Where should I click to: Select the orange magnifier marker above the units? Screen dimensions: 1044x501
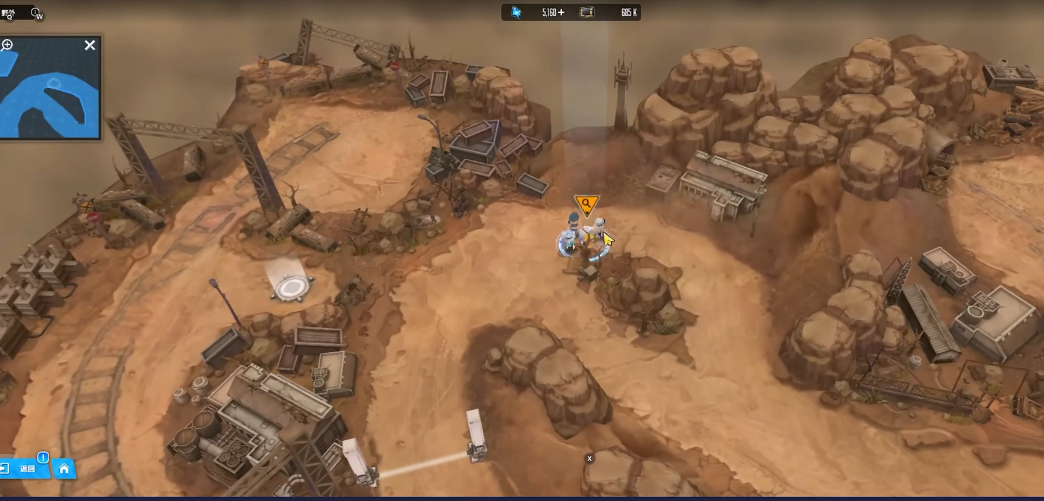pyautogui.click(x=585, y=206)
